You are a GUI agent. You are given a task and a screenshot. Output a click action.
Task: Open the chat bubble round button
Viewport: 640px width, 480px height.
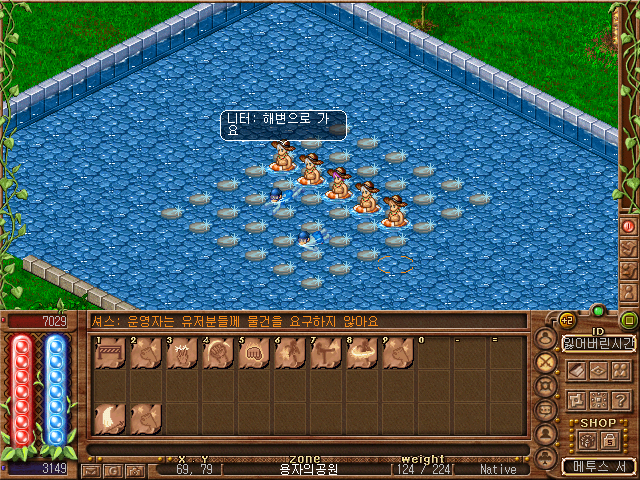pos(546,410)
